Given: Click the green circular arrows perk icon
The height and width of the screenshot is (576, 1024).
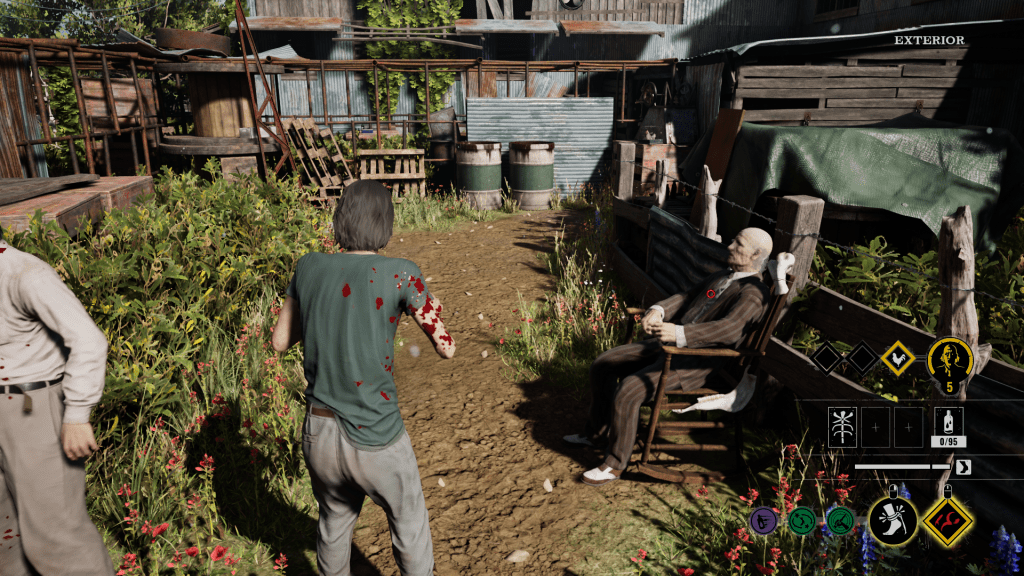Looking at the screenshot, I should (x=802, y=520).
